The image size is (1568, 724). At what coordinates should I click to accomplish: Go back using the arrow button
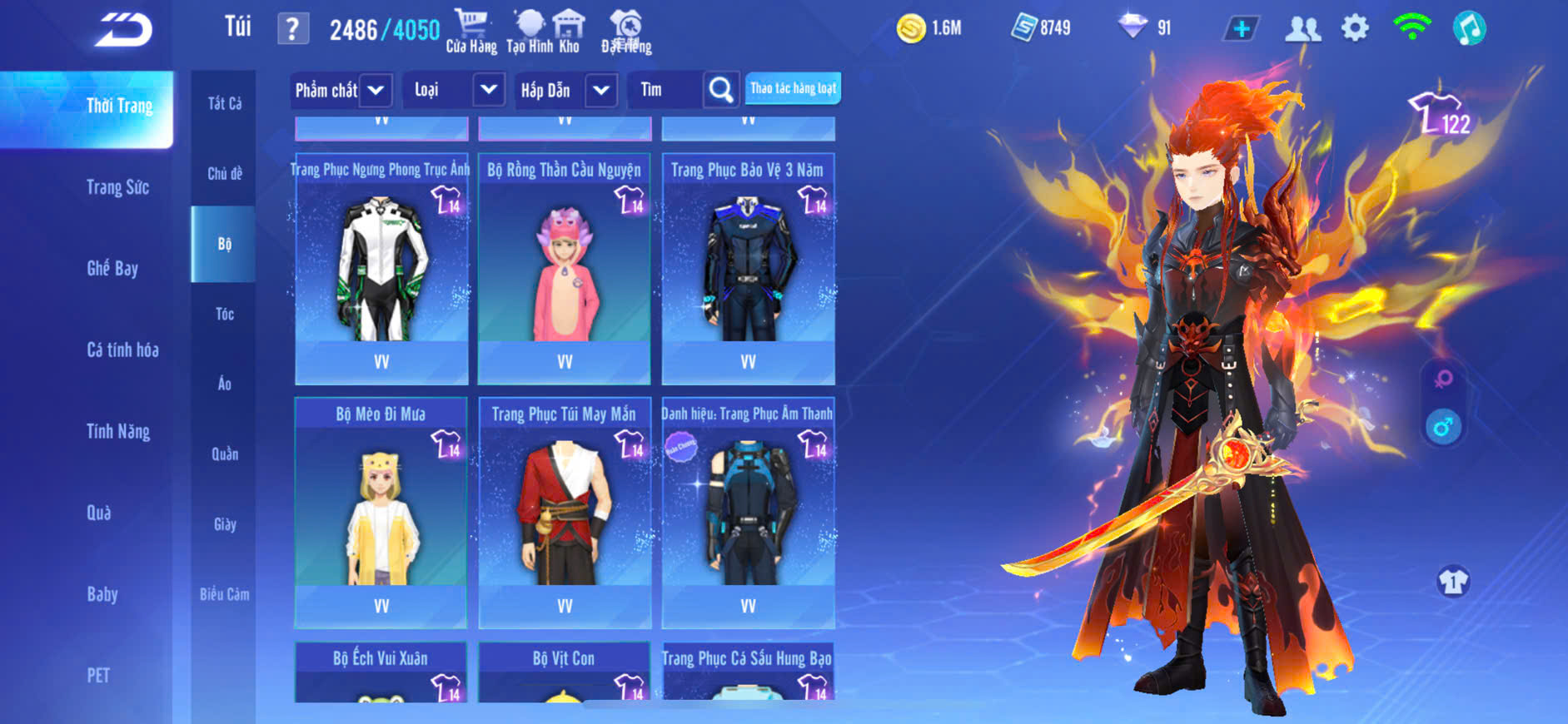(x=124, y=31)
